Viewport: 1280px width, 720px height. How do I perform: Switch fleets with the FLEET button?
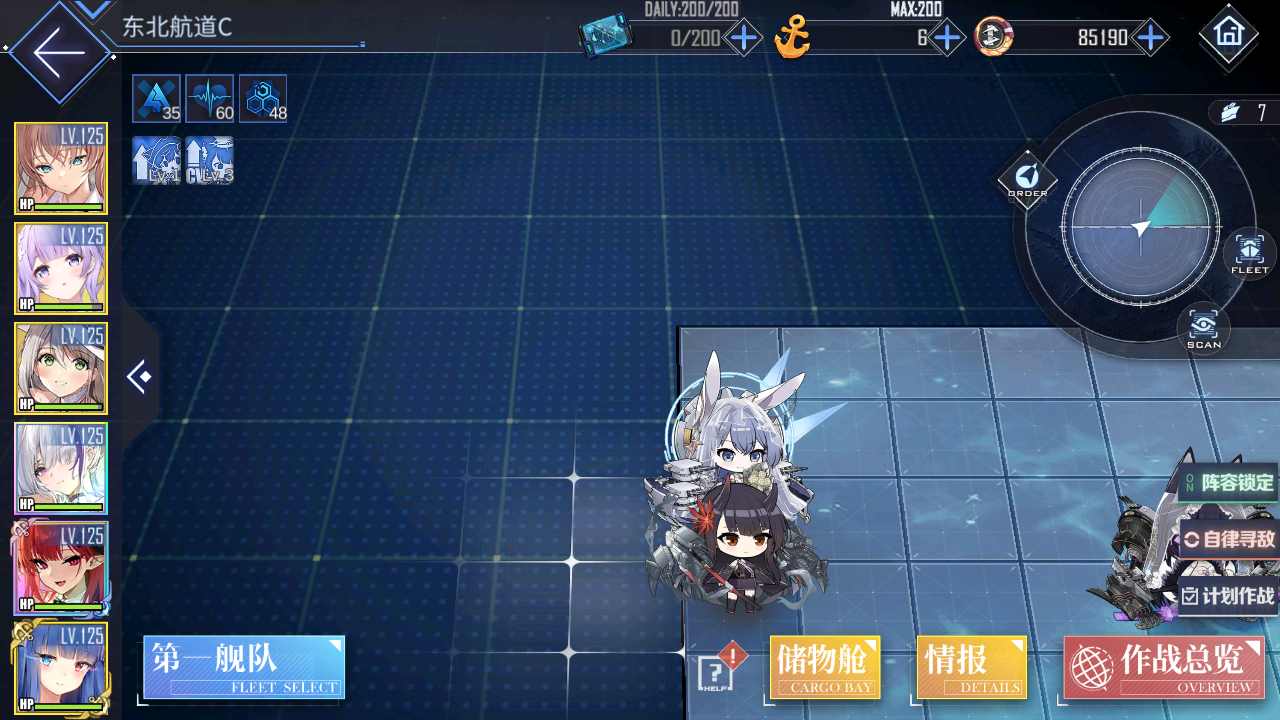(x=1249, y=253)
